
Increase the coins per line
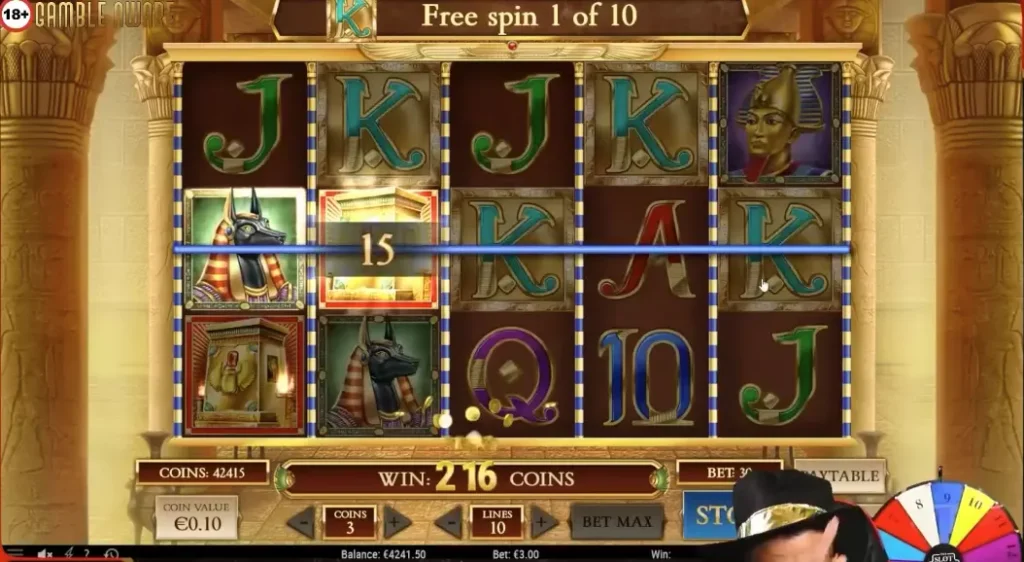(397, 521)
